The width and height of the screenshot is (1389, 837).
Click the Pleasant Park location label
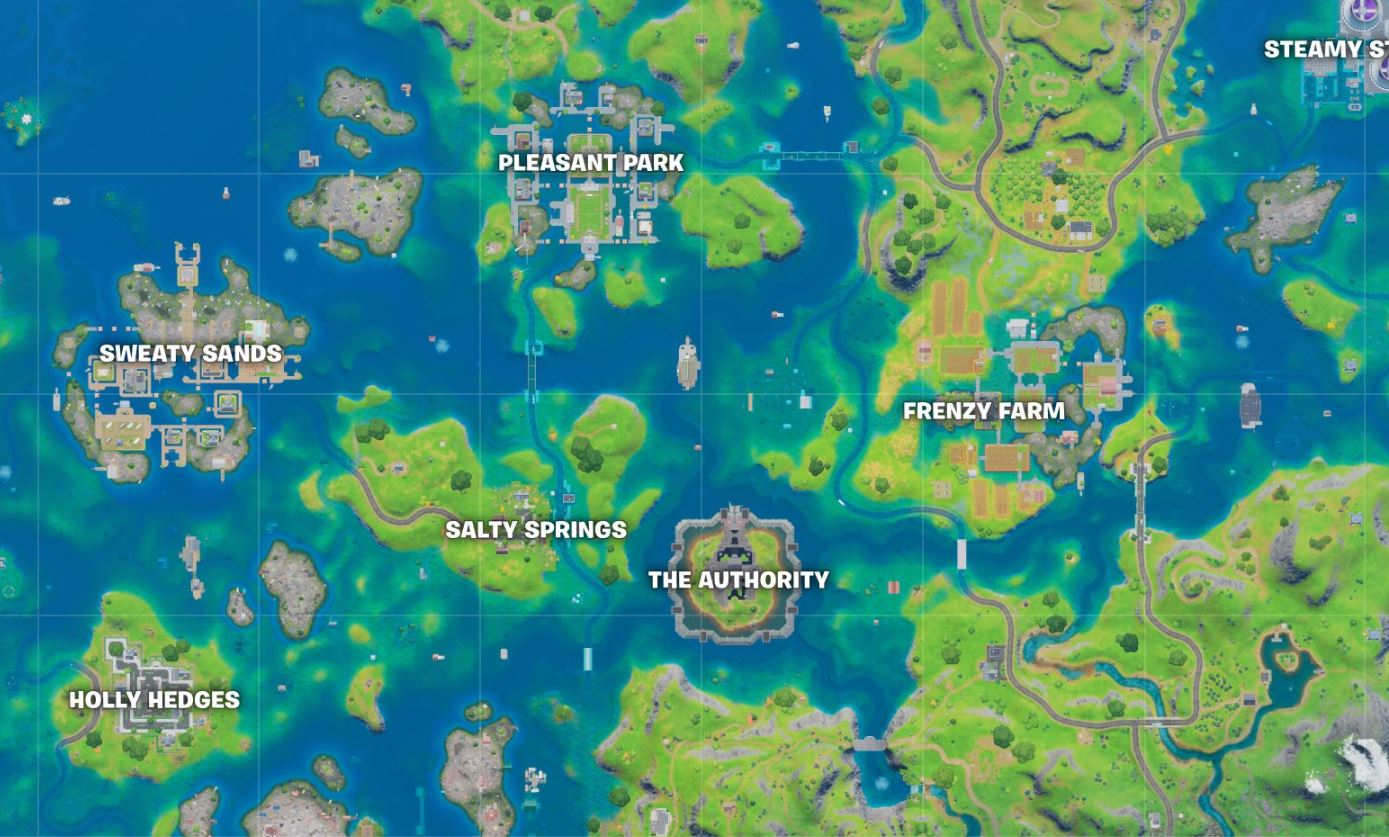pos(590,162)
